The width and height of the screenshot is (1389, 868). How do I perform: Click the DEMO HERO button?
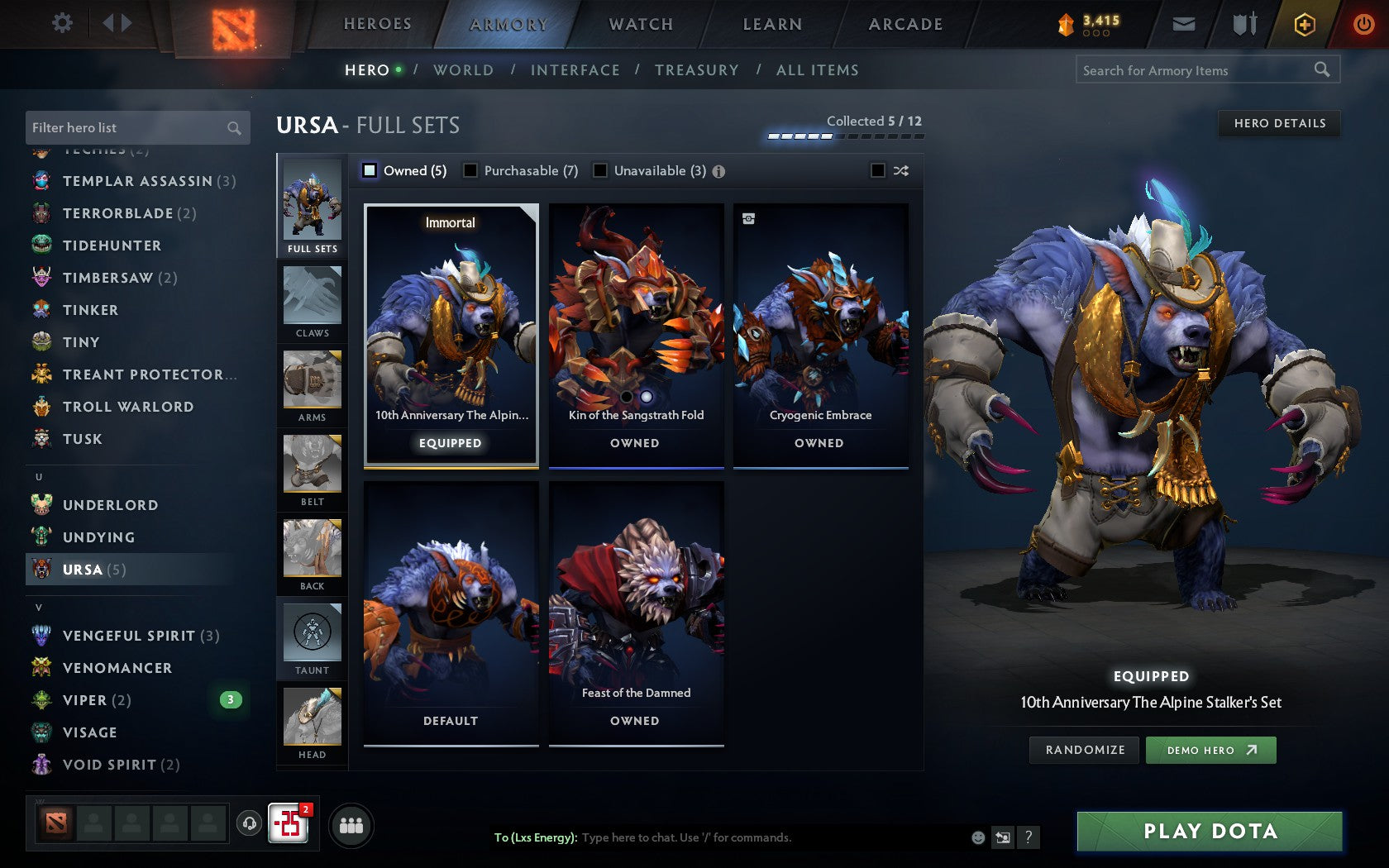pos(1210,750)
